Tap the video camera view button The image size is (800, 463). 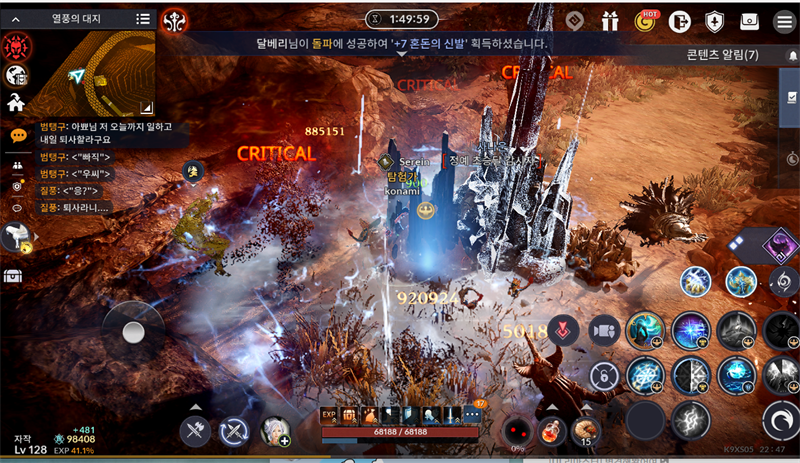click(603, 331)
